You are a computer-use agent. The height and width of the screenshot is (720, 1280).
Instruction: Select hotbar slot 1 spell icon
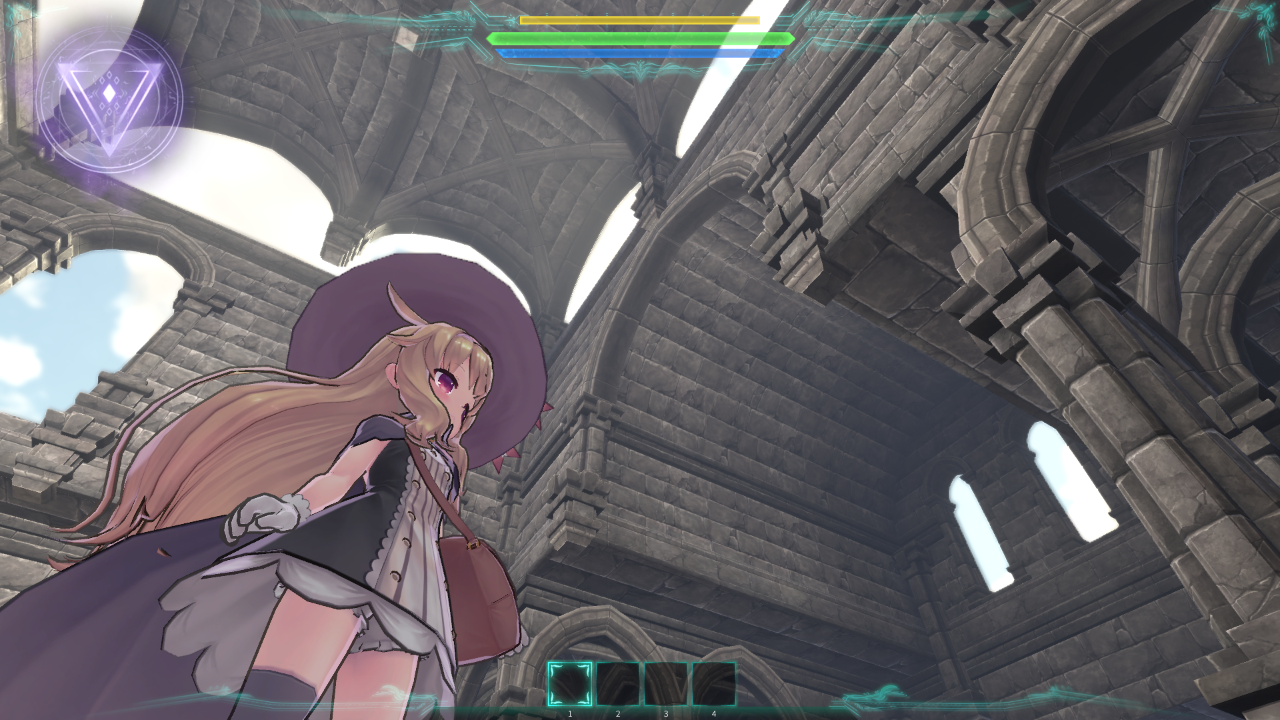coord(568,683)
